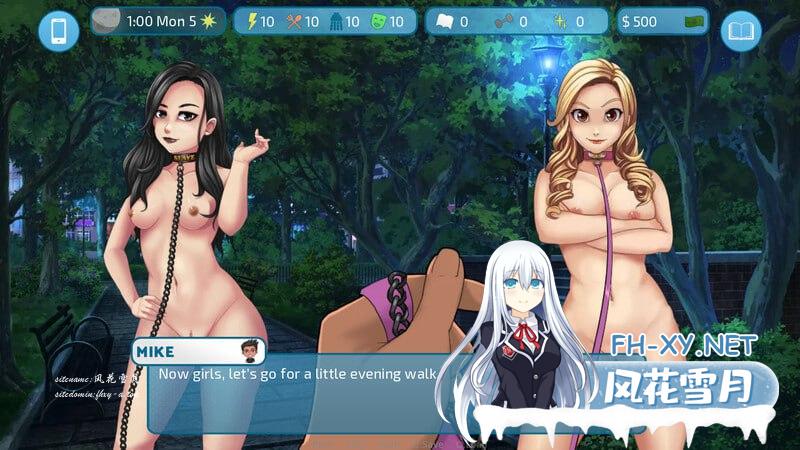Open the journal book icon

(740, 32)
